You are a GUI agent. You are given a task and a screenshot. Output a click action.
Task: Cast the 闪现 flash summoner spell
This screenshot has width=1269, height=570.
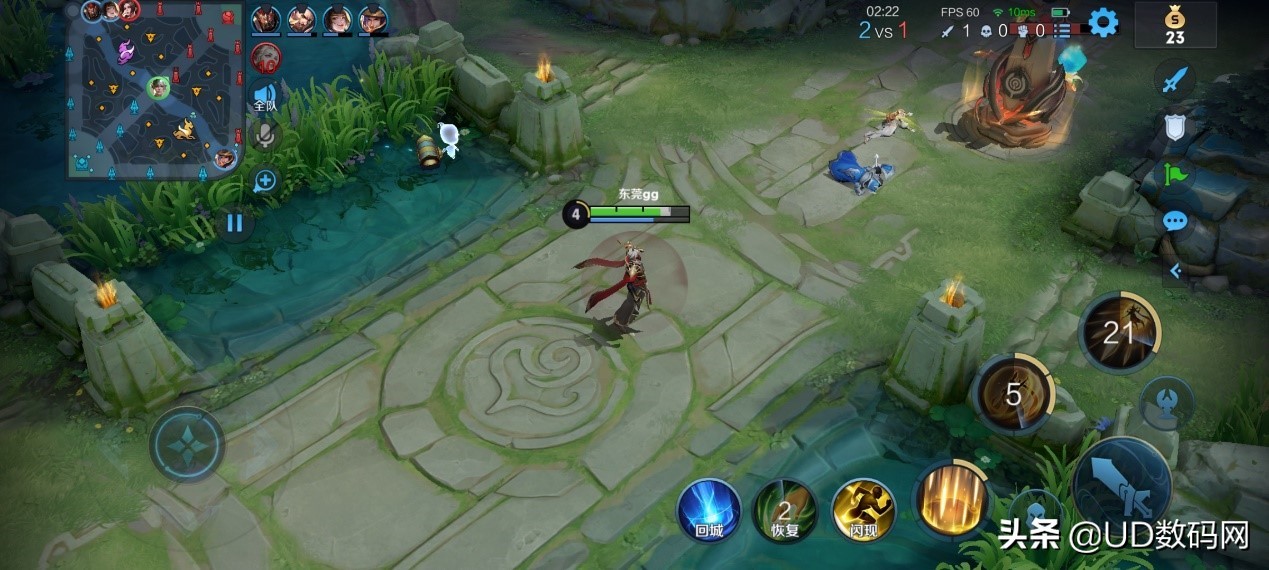(x=863, y=509)
